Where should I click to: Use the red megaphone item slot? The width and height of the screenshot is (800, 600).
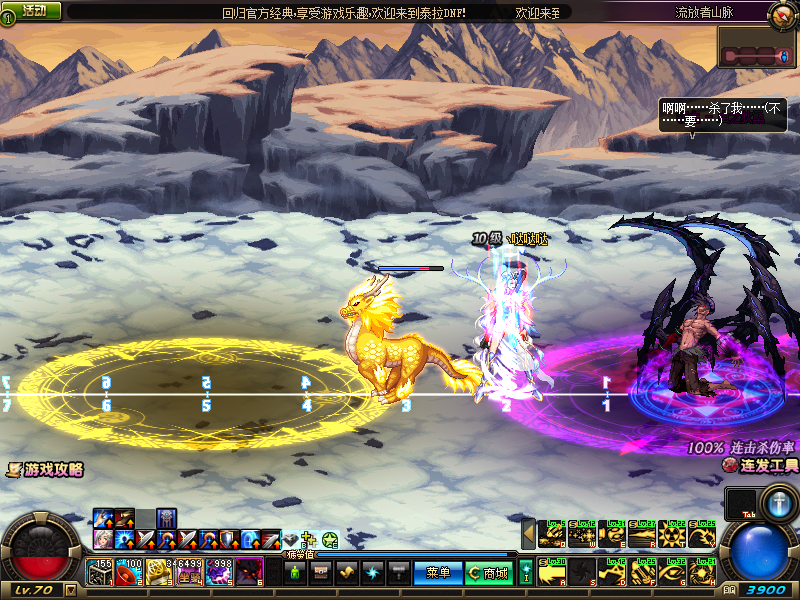tap(130, 572)
